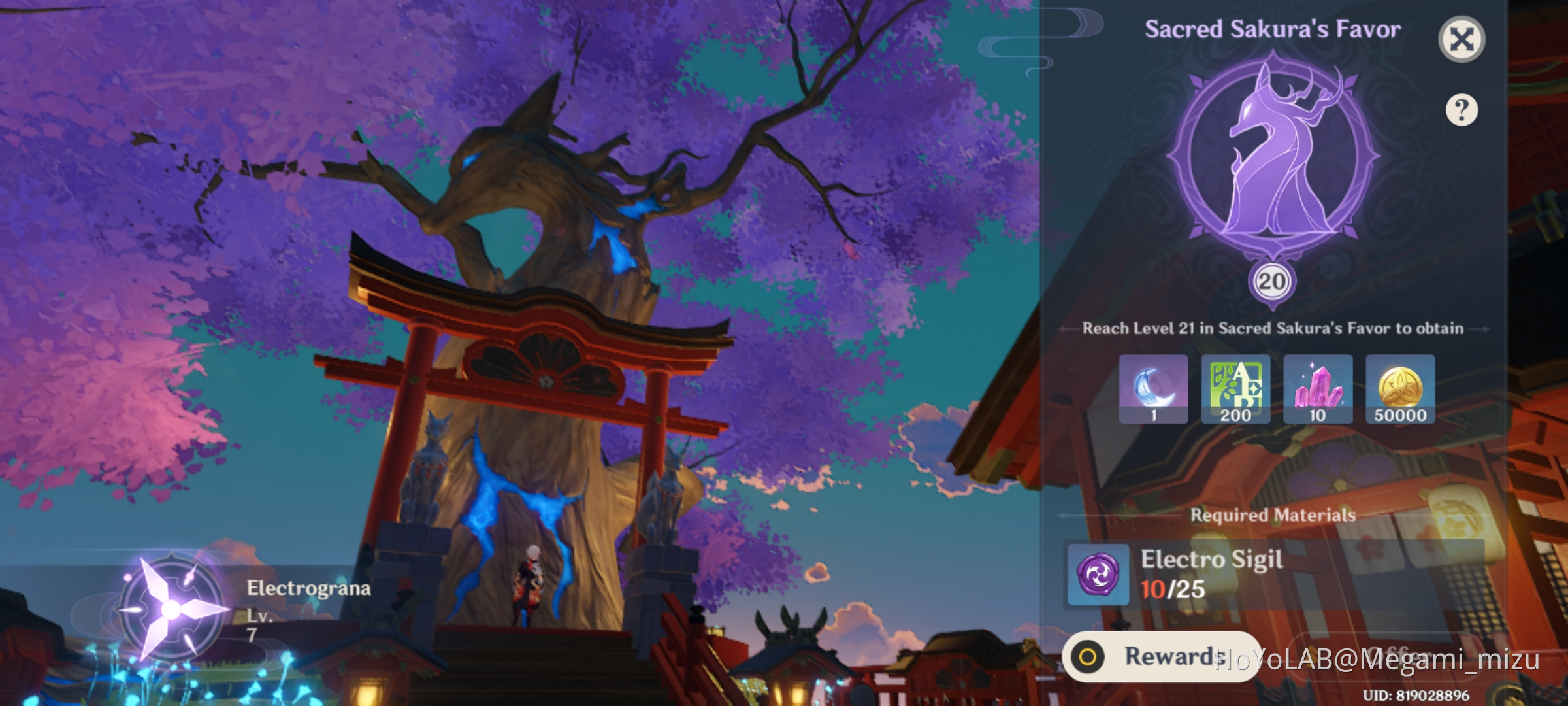The image size is (1568, 706).
Task: Check the 50000 Mora reward icon
Action: pyautogui.click(x=1401, y=390)
